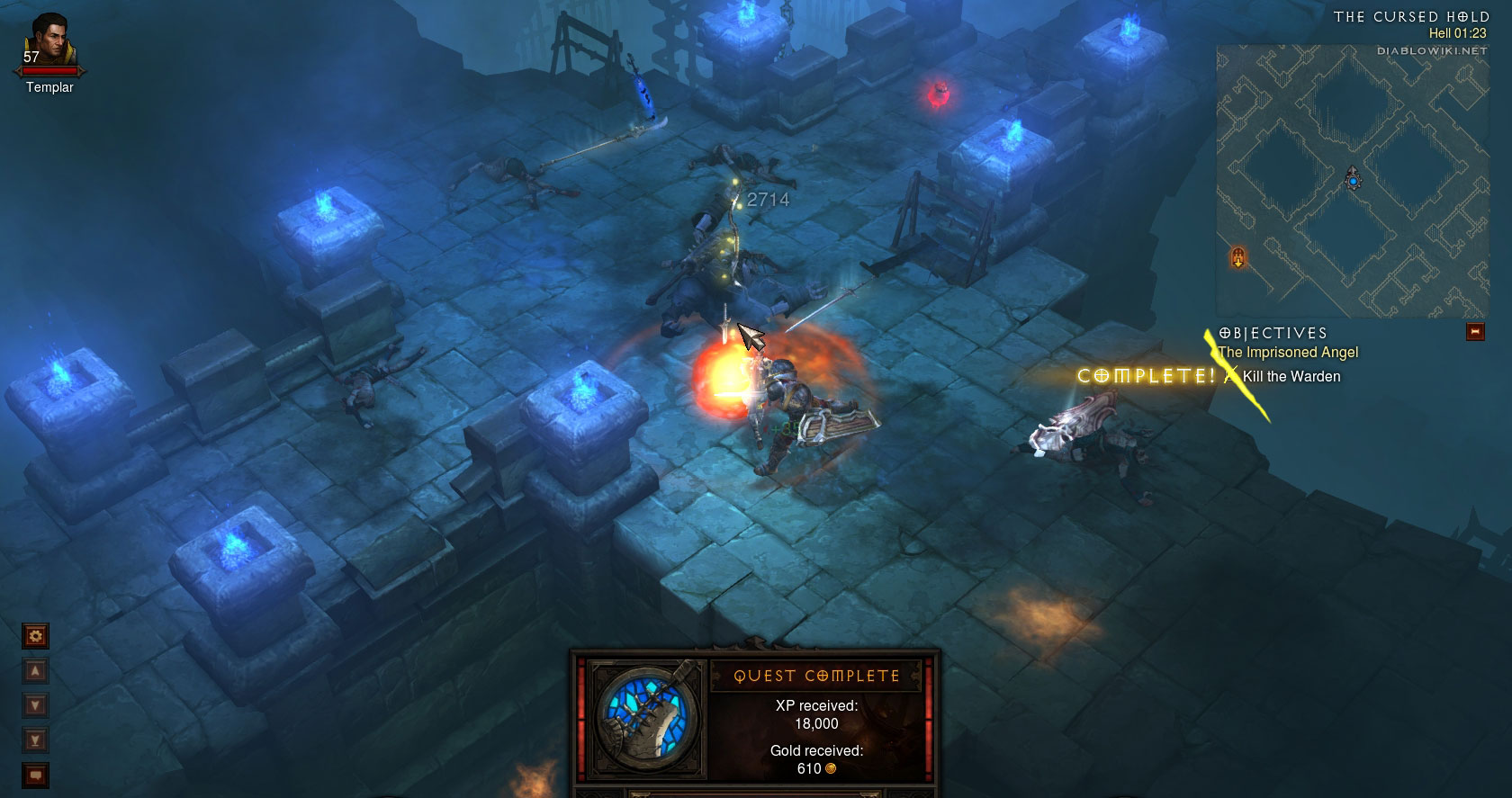
Task: Jump to chat bottom with underlined arrow
Action: [x=35, y=740]
